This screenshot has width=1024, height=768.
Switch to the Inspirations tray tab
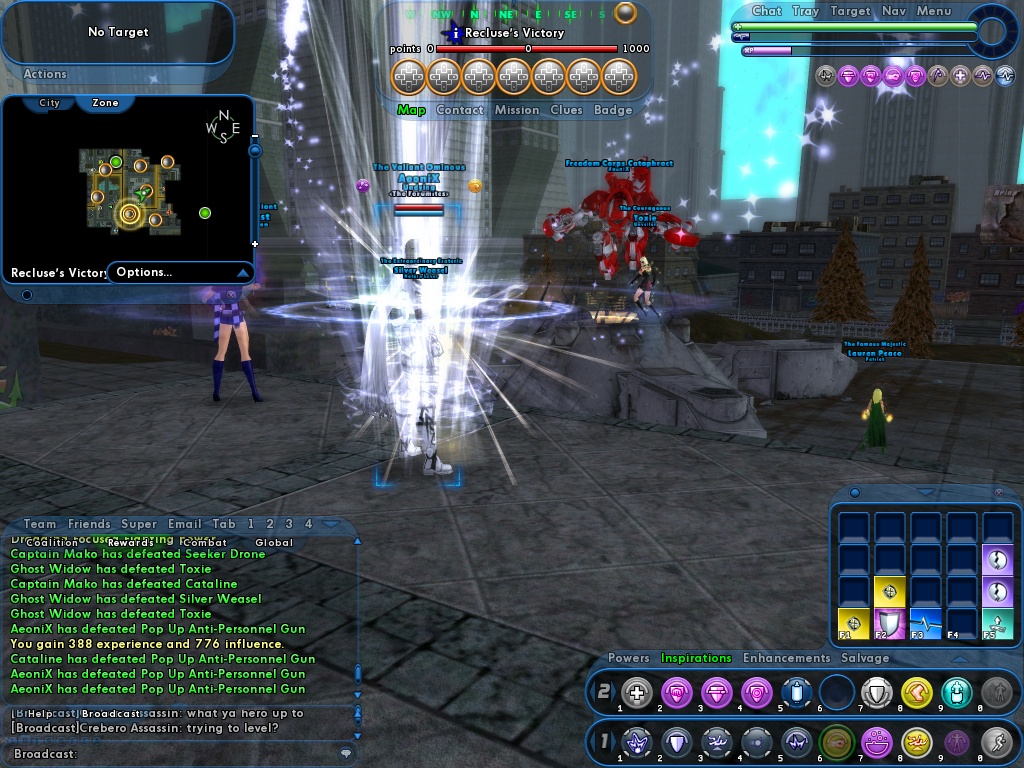point(696,658)
